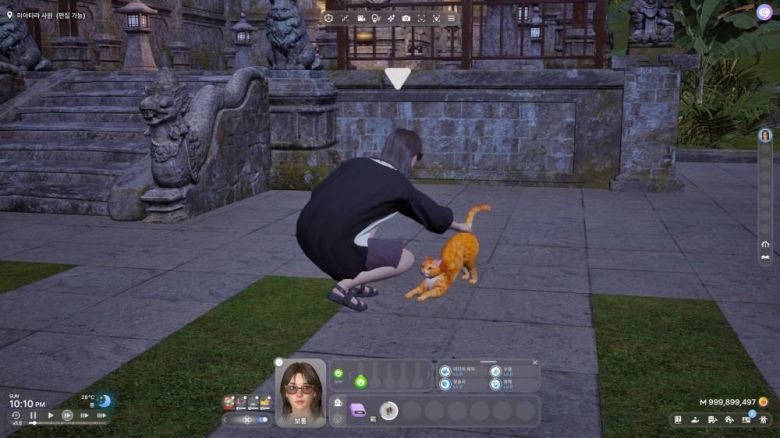Open the camera icon in top toolbar
This screenshot has width=780, height=438.
(406, 18)
